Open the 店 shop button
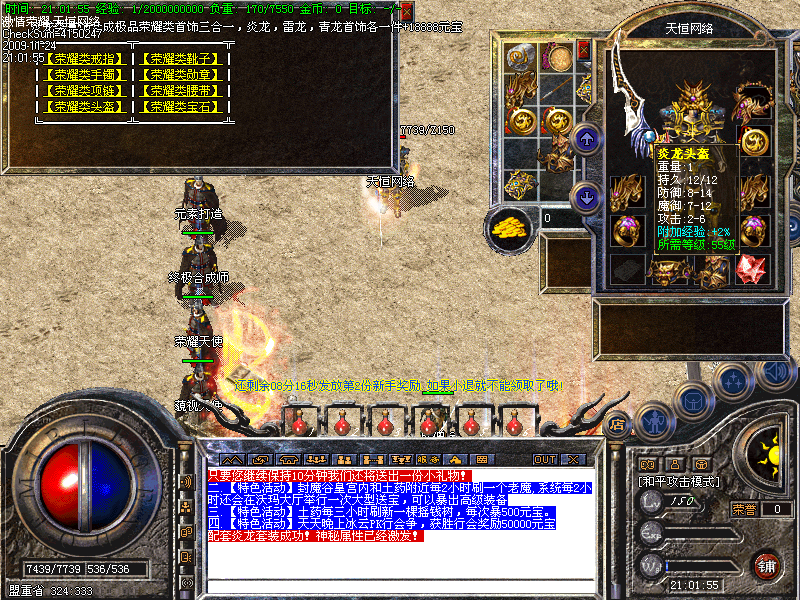 (x=617, y=424)
